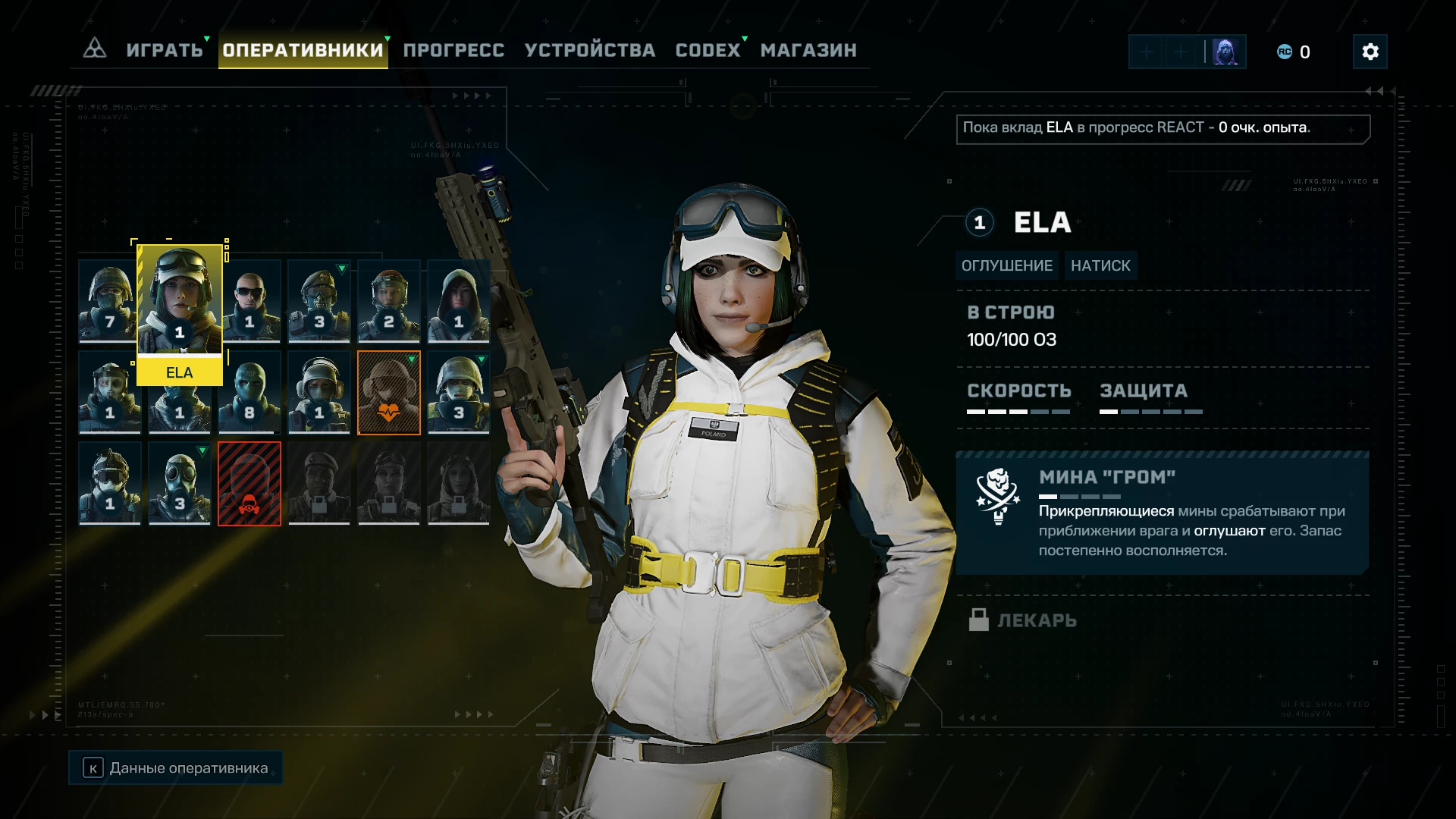Open Данные оперативника details
Screen dimensions: 1456x819
[x=176, y=768]
